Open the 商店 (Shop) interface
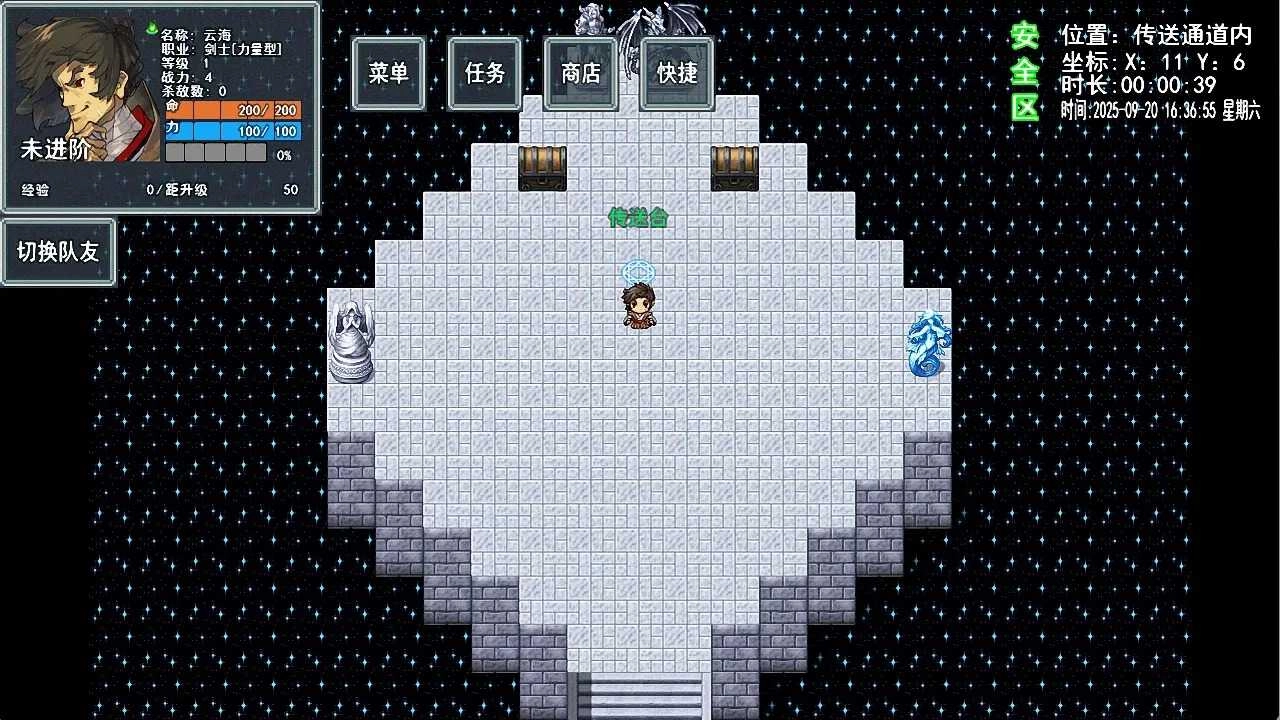 point(580,73)
